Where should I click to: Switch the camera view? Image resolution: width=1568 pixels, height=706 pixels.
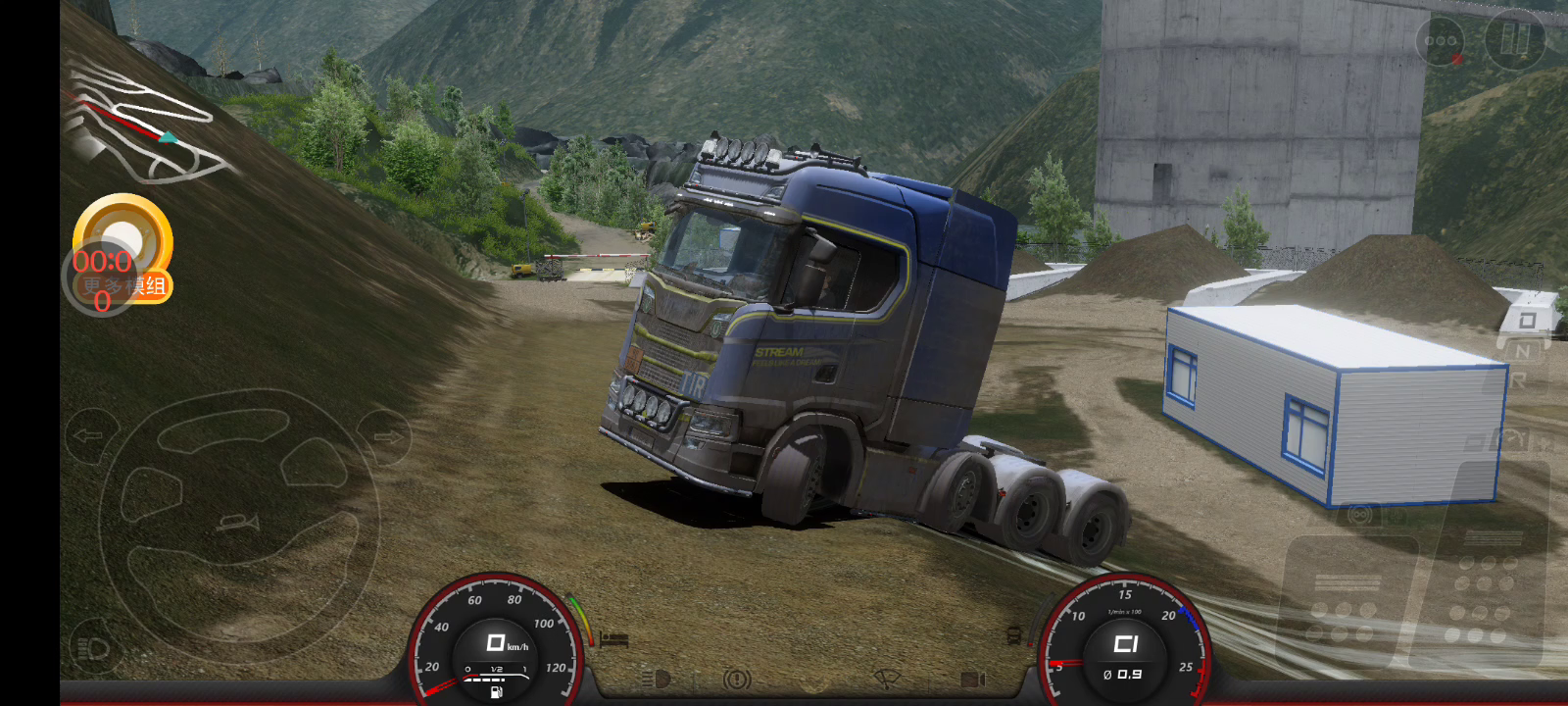click(x=972, y=679)
